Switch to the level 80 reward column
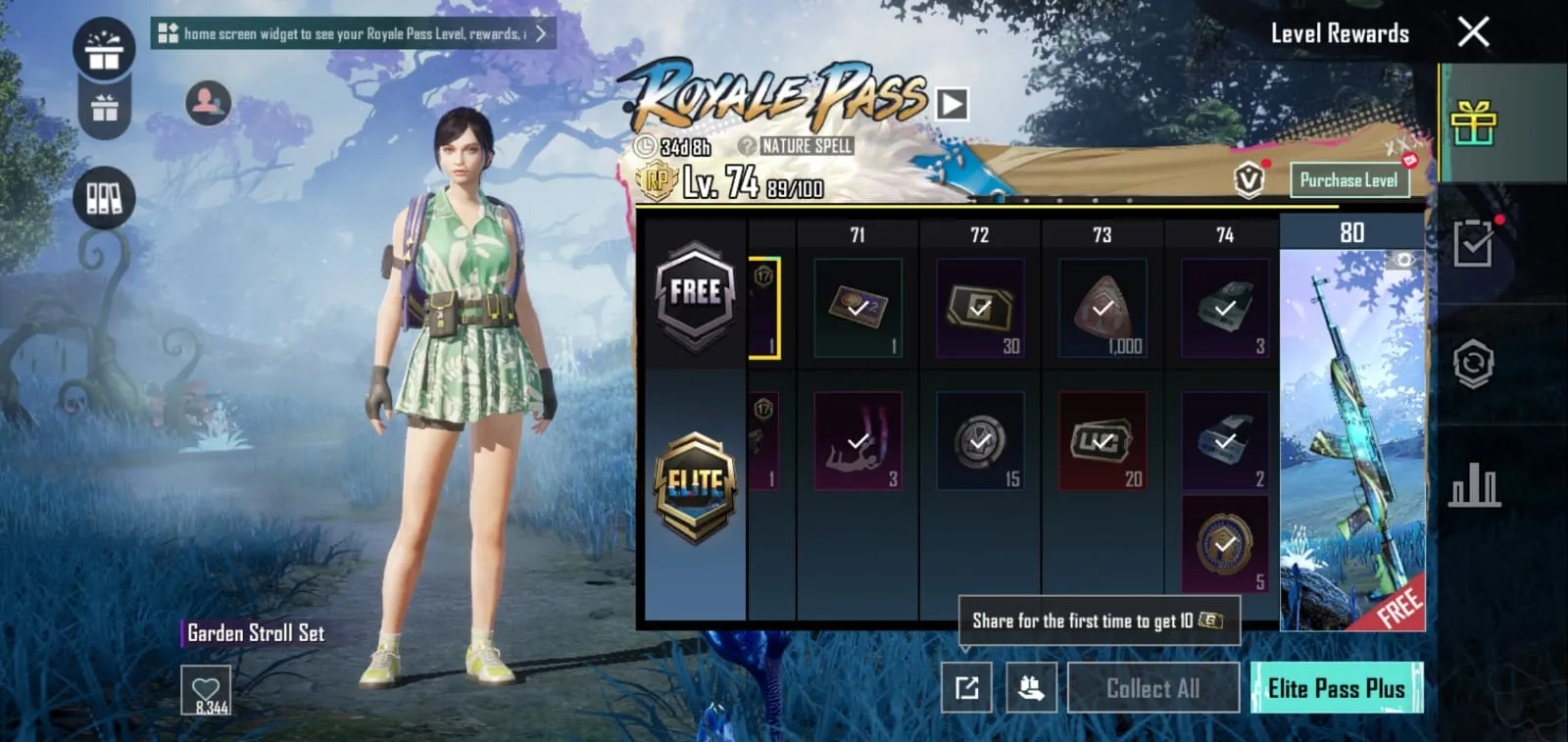 point(1352,233)
